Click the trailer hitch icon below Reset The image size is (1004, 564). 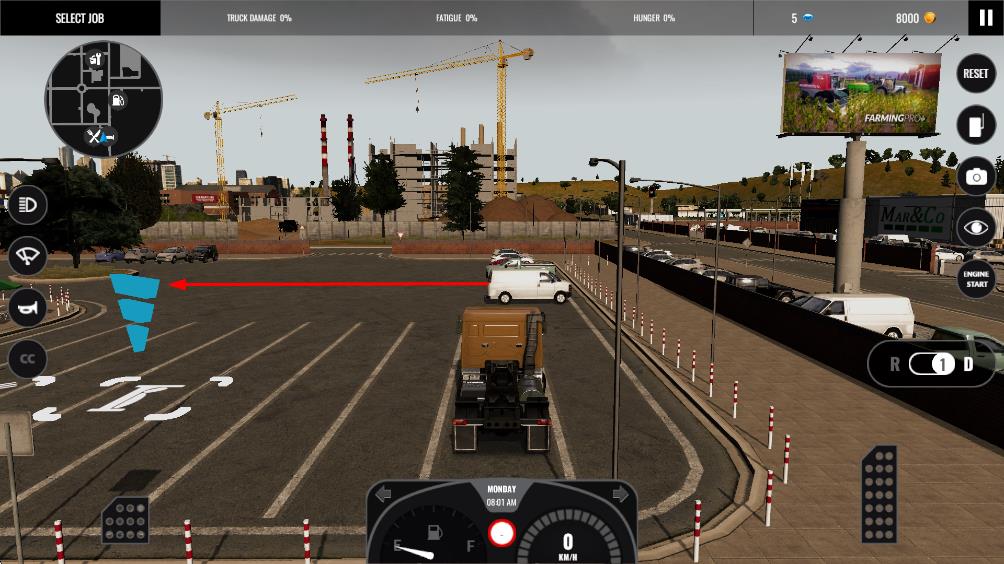pyautogui.click(x=975, y=125)
